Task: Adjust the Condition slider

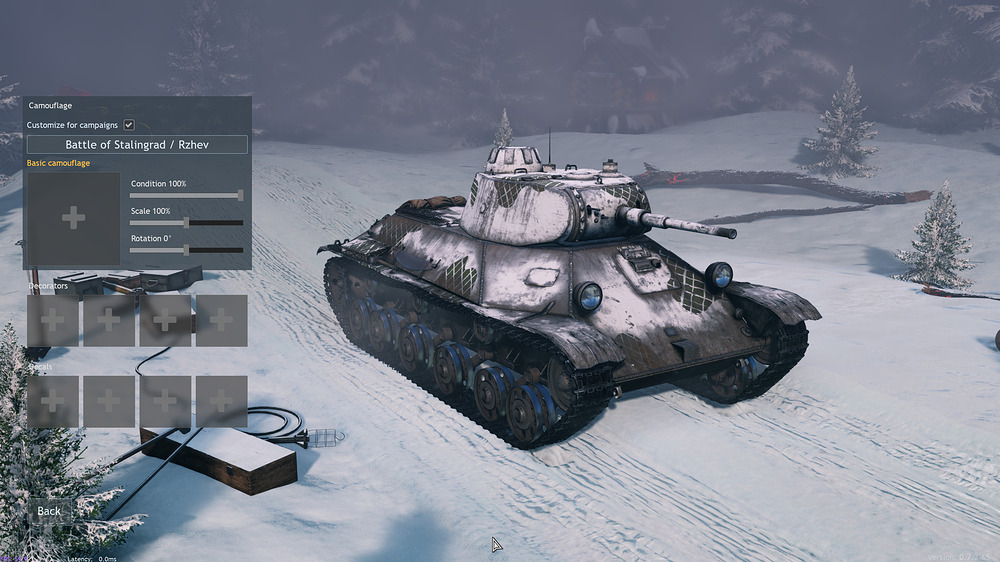Action: (x=240, y=195)
